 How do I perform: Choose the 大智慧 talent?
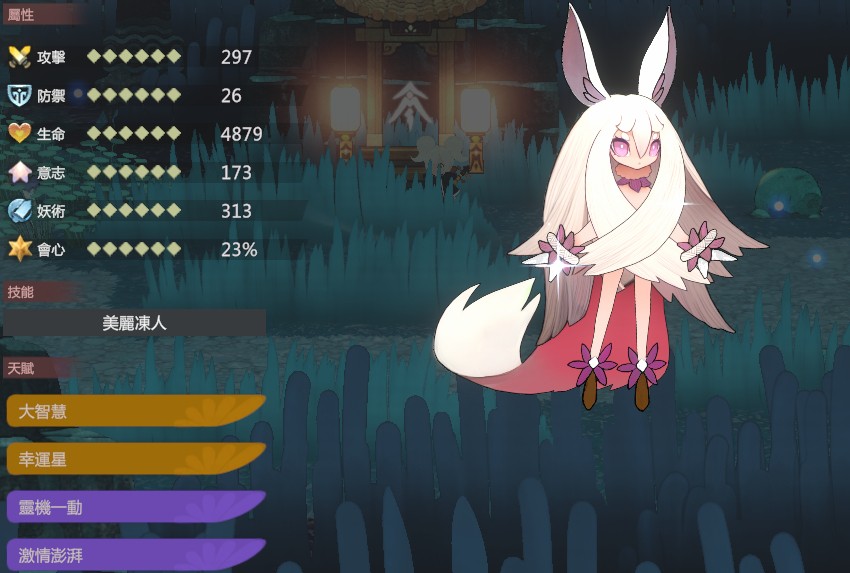135,411
